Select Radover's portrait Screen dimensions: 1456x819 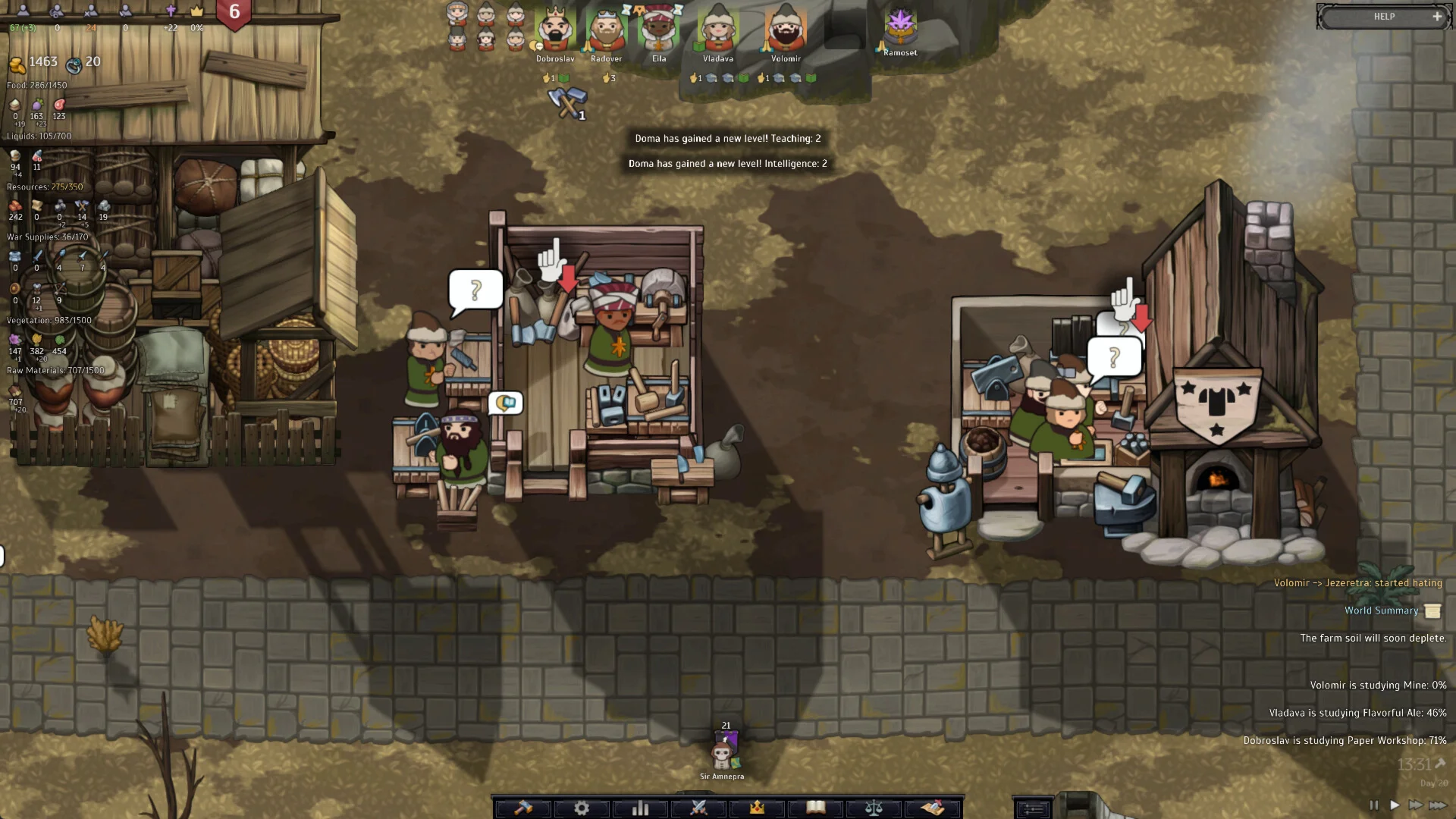coord(606,30)
